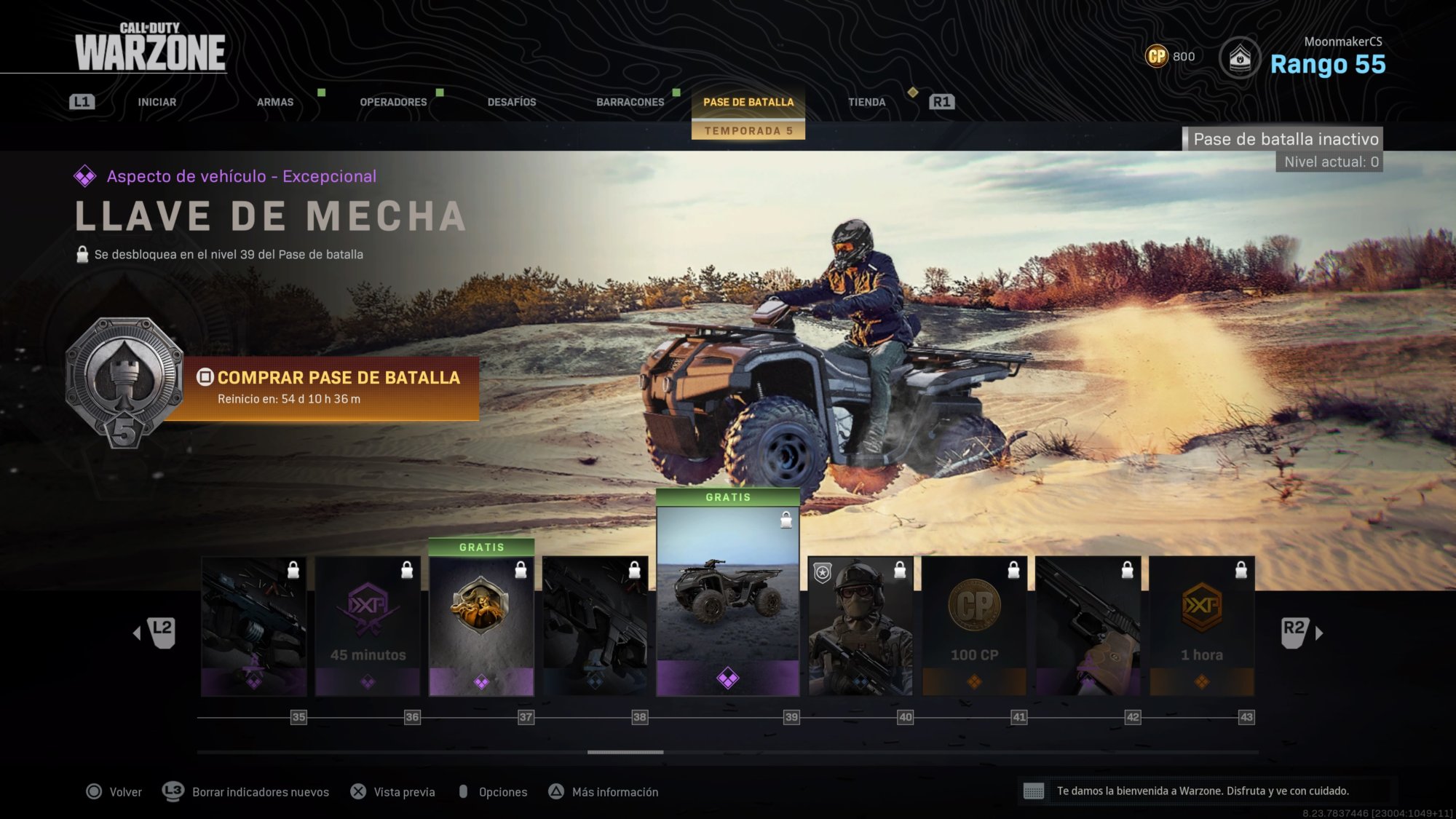Choose the pistol blueprint reward at tier 42

coord(1088,626)
